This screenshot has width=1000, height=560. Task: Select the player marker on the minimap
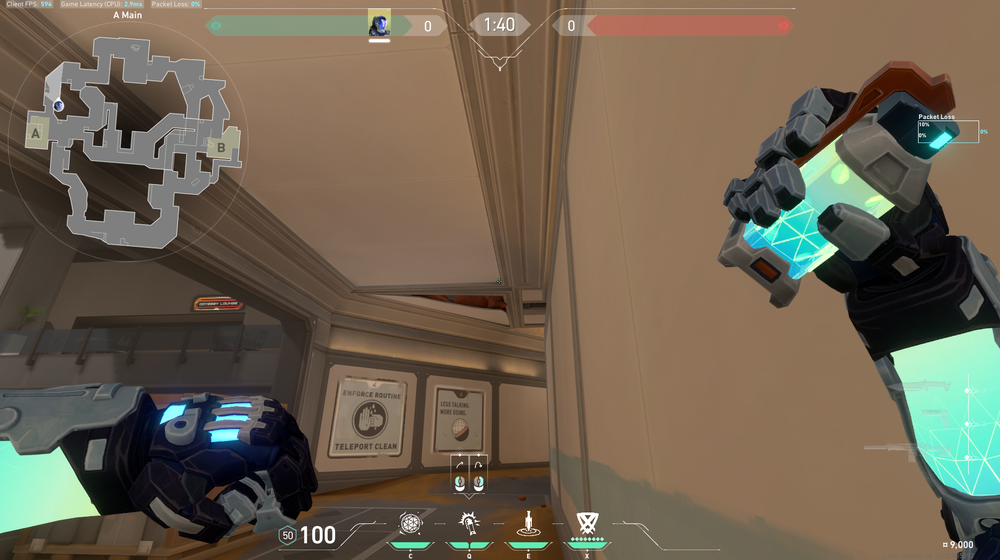tap(59, 104)
